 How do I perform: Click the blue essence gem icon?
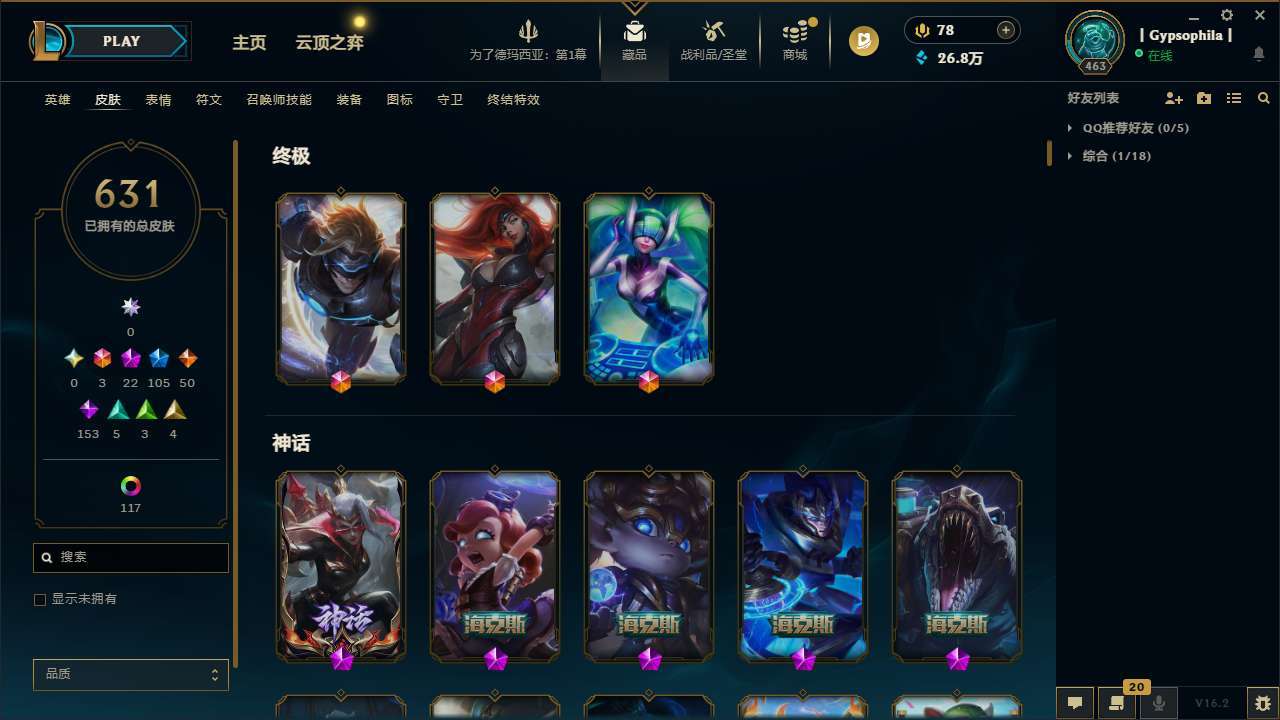tap(922, 58)
